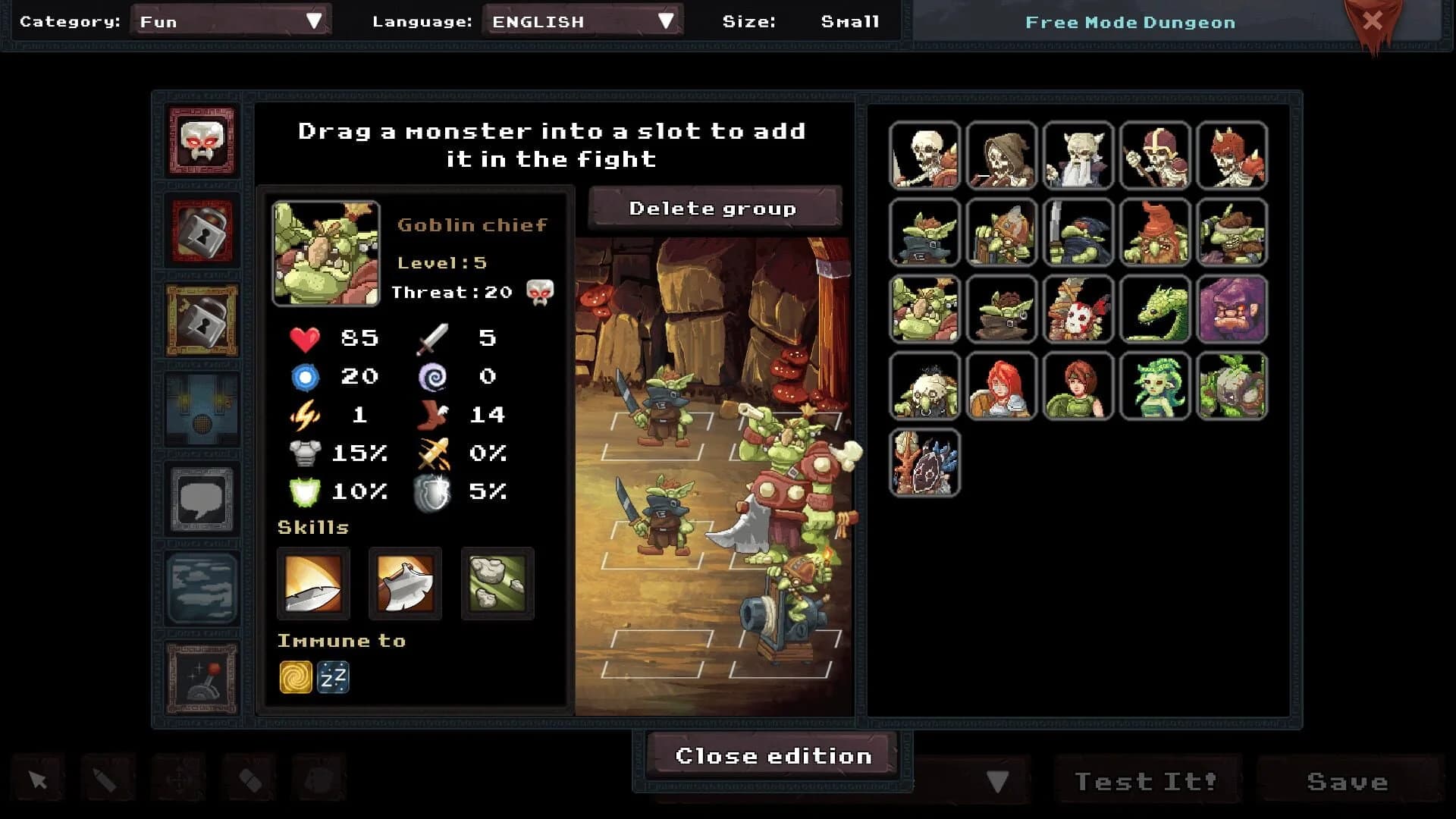Select the cursor selection tool
This screenshot has width=1456, height=819.
37,778
